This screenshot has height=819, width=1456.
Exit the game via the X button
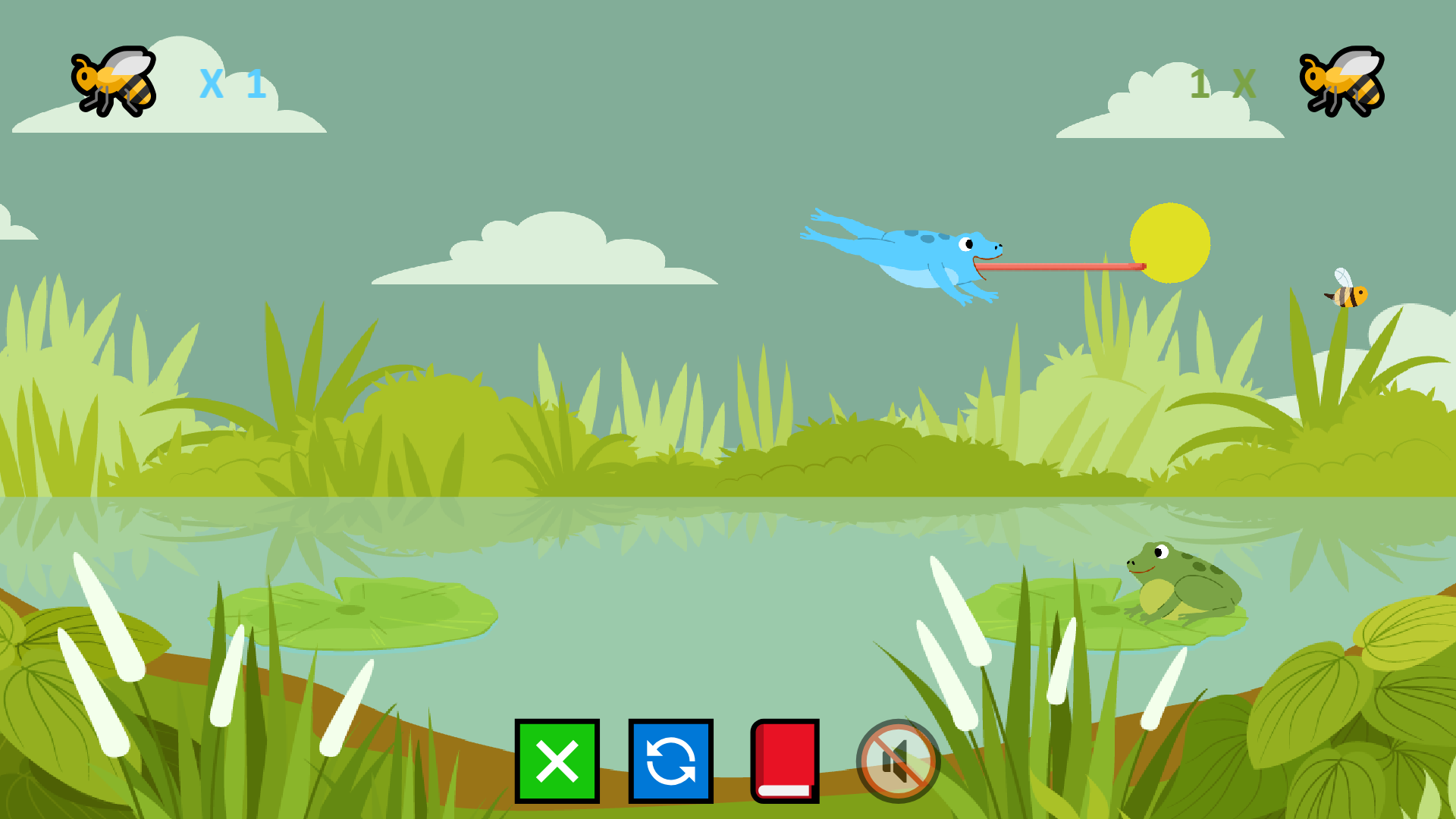(557, 761)
